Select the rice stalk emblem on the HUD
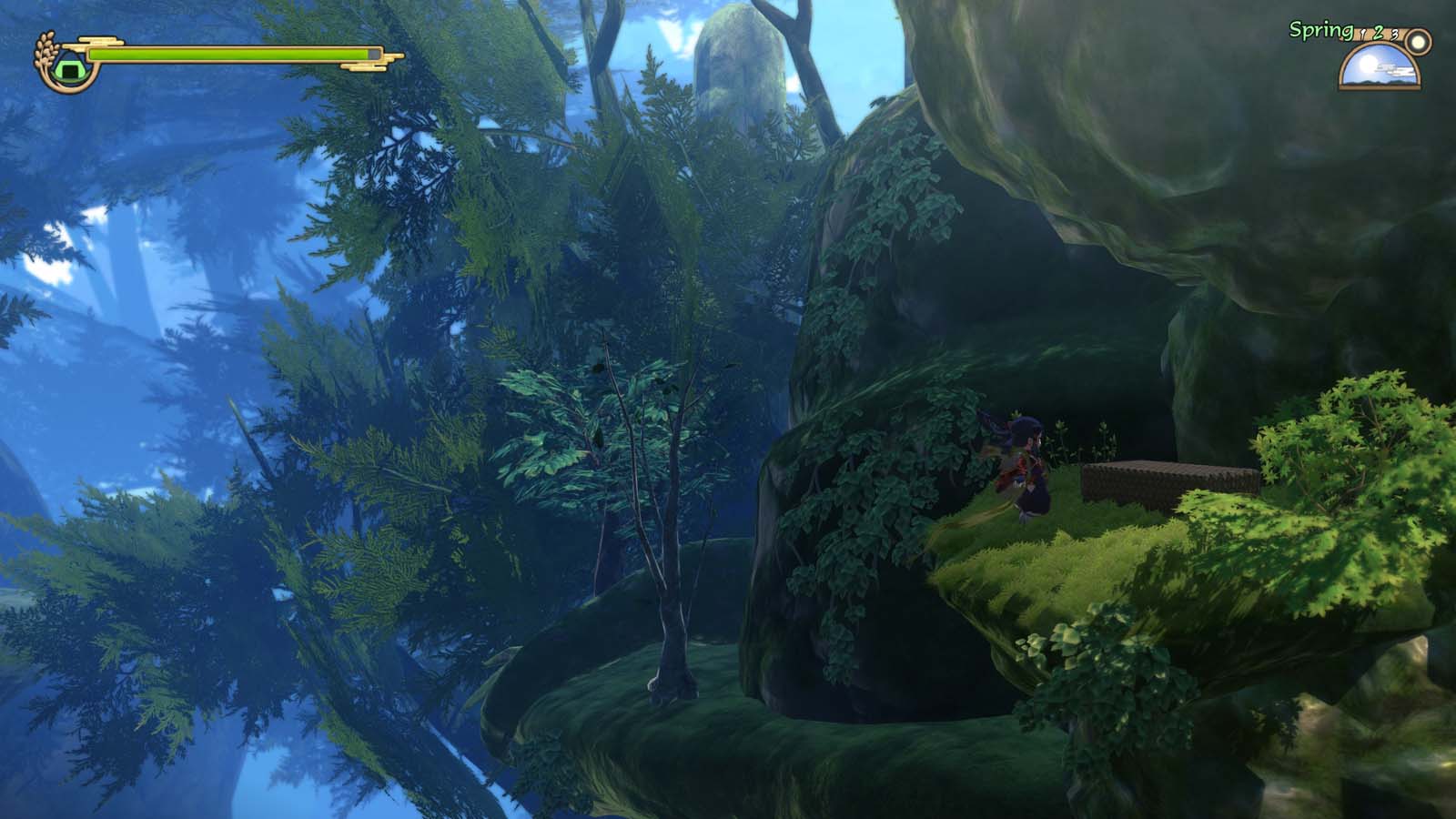This screenshot has height=819, width=1456. tap(44, 48)
